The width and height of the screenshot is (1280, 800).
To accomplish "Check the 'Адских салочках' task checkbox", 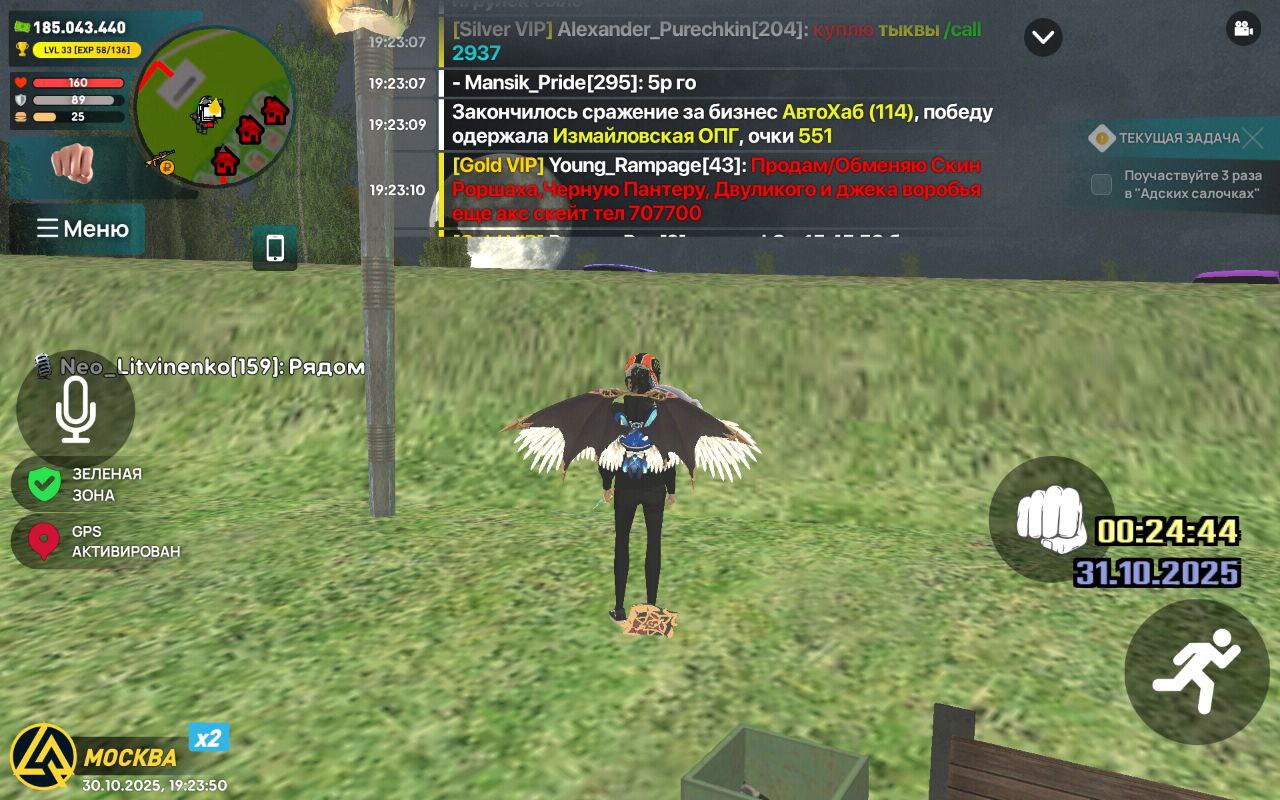I will [x=1101, y=184].
